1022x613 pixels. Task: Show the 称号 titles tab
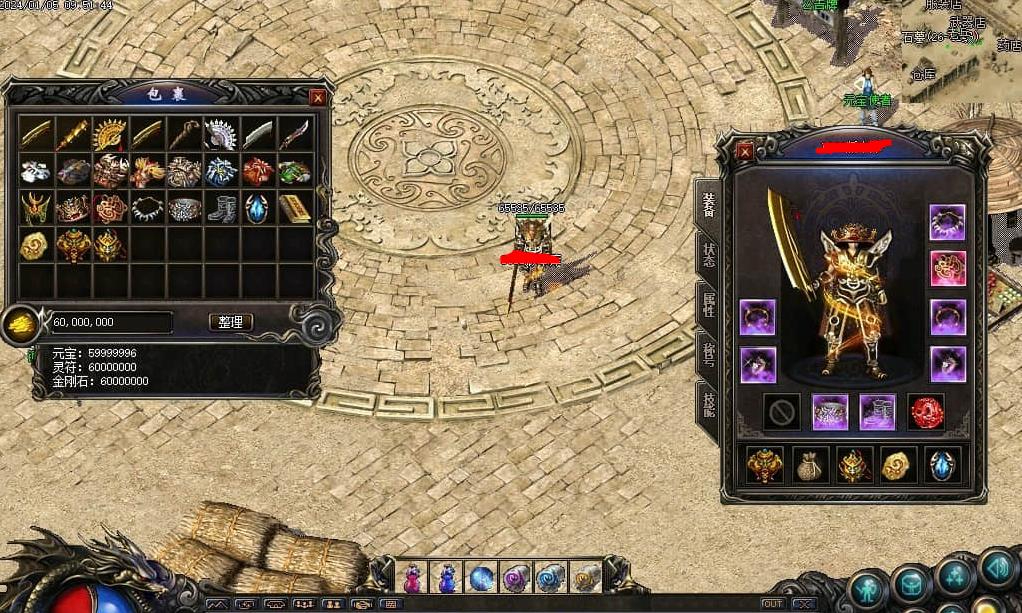click(708, 353)
